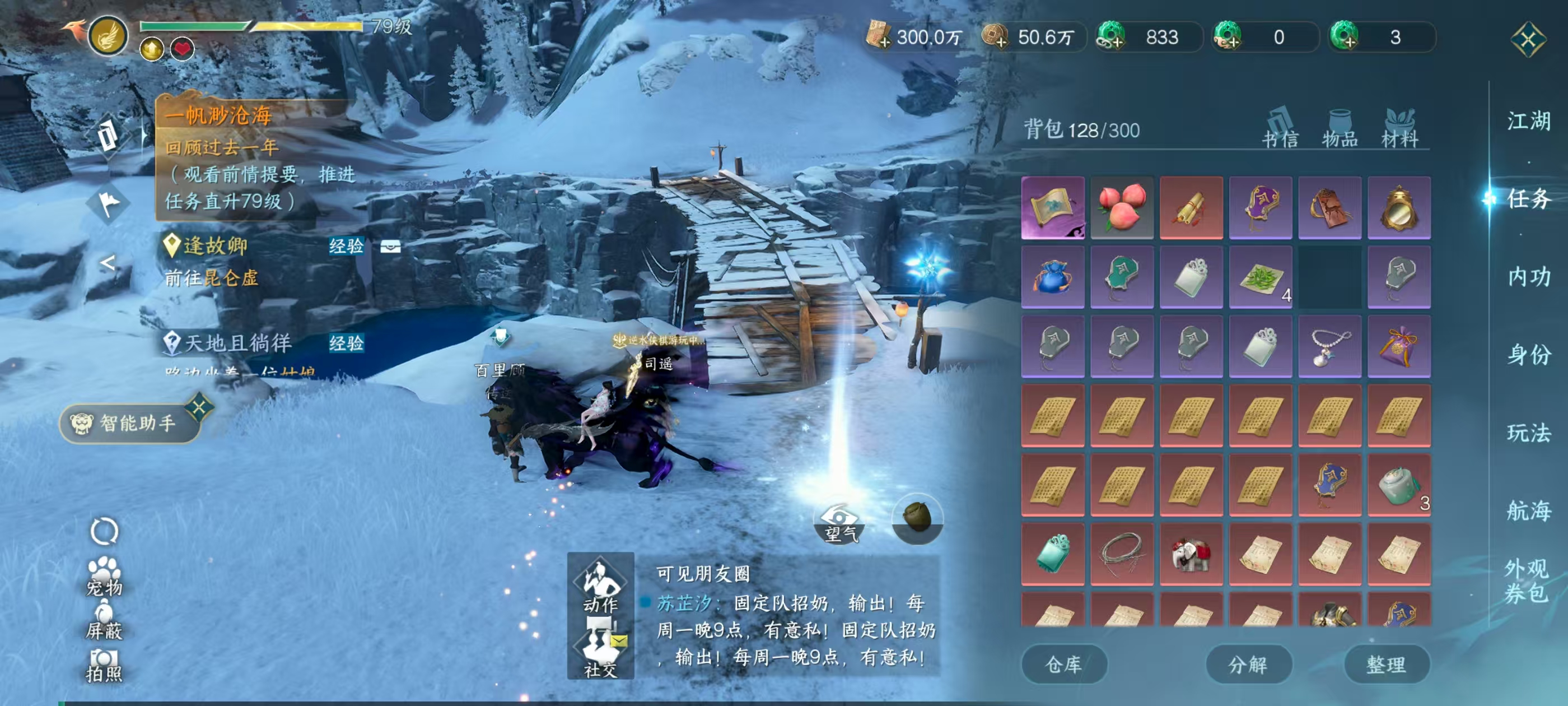Open the 智能助手 smart assistant

126,424
